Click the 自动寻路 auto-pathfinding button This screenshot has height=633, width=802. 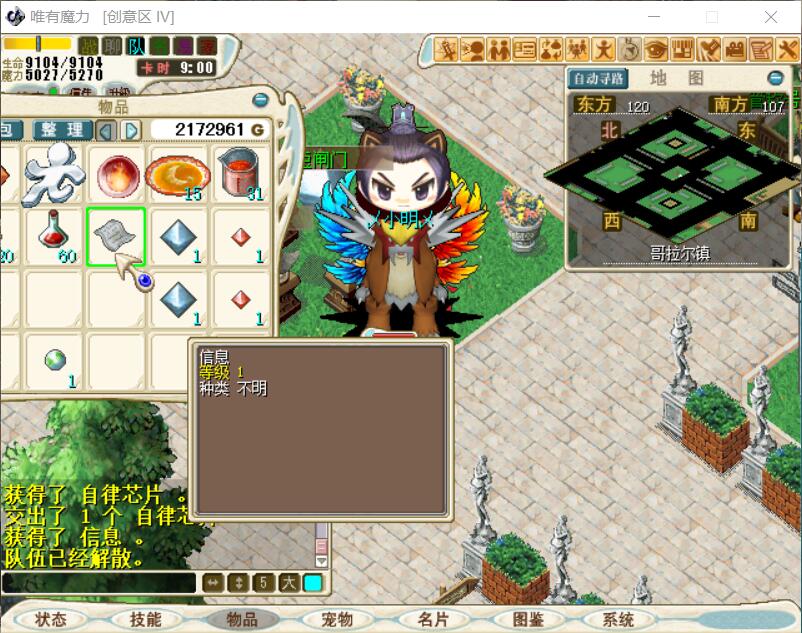(x=598, y=78)
